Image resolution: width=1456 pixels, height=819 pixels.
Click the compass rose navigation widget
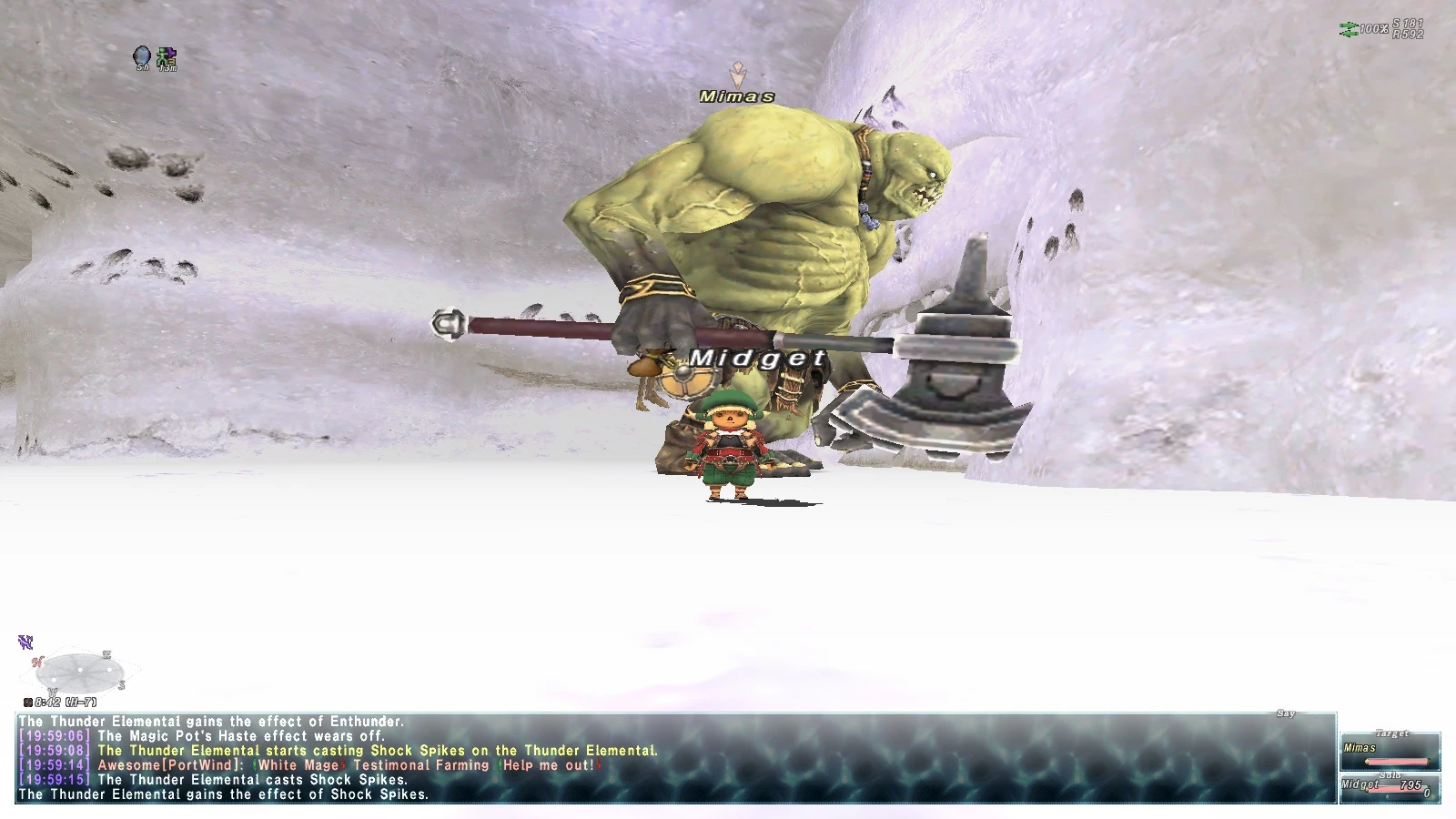click(80, 671)
